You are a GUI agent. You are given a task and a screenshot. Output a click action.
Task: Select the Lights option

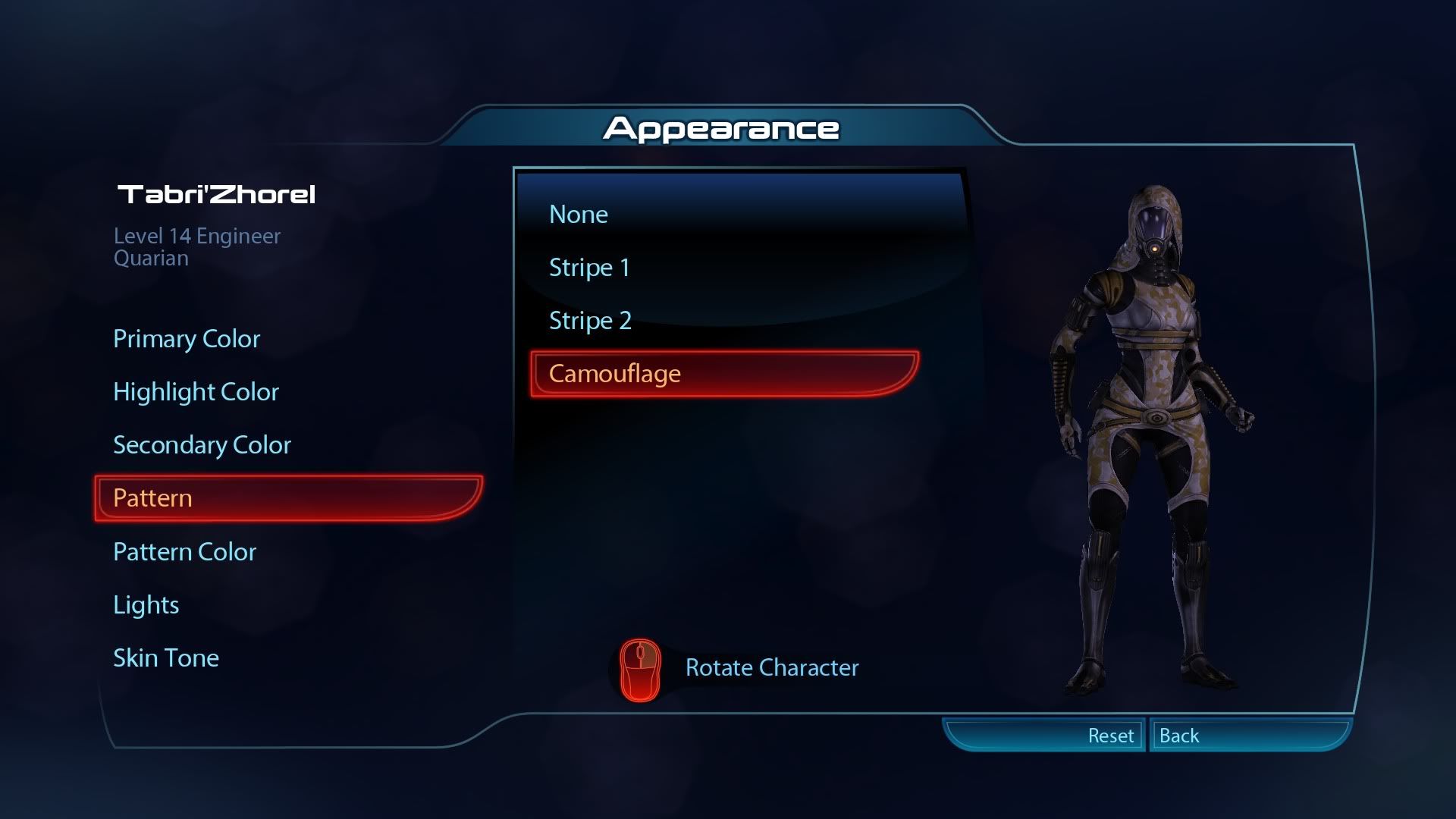146,605
